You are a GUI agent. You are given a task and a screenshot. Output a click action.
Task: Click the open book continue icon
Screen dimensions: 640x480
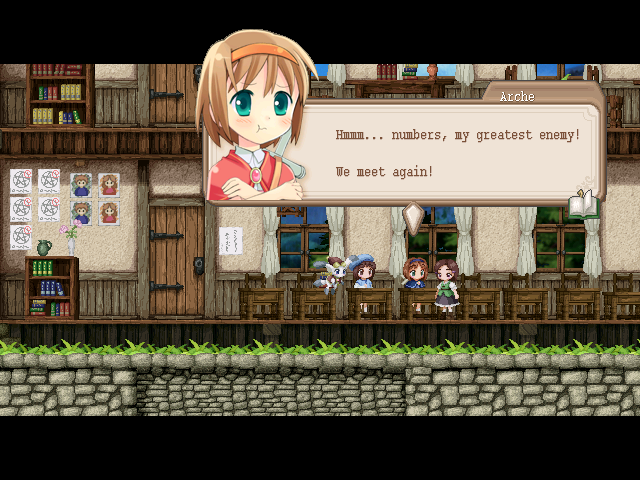582,205
